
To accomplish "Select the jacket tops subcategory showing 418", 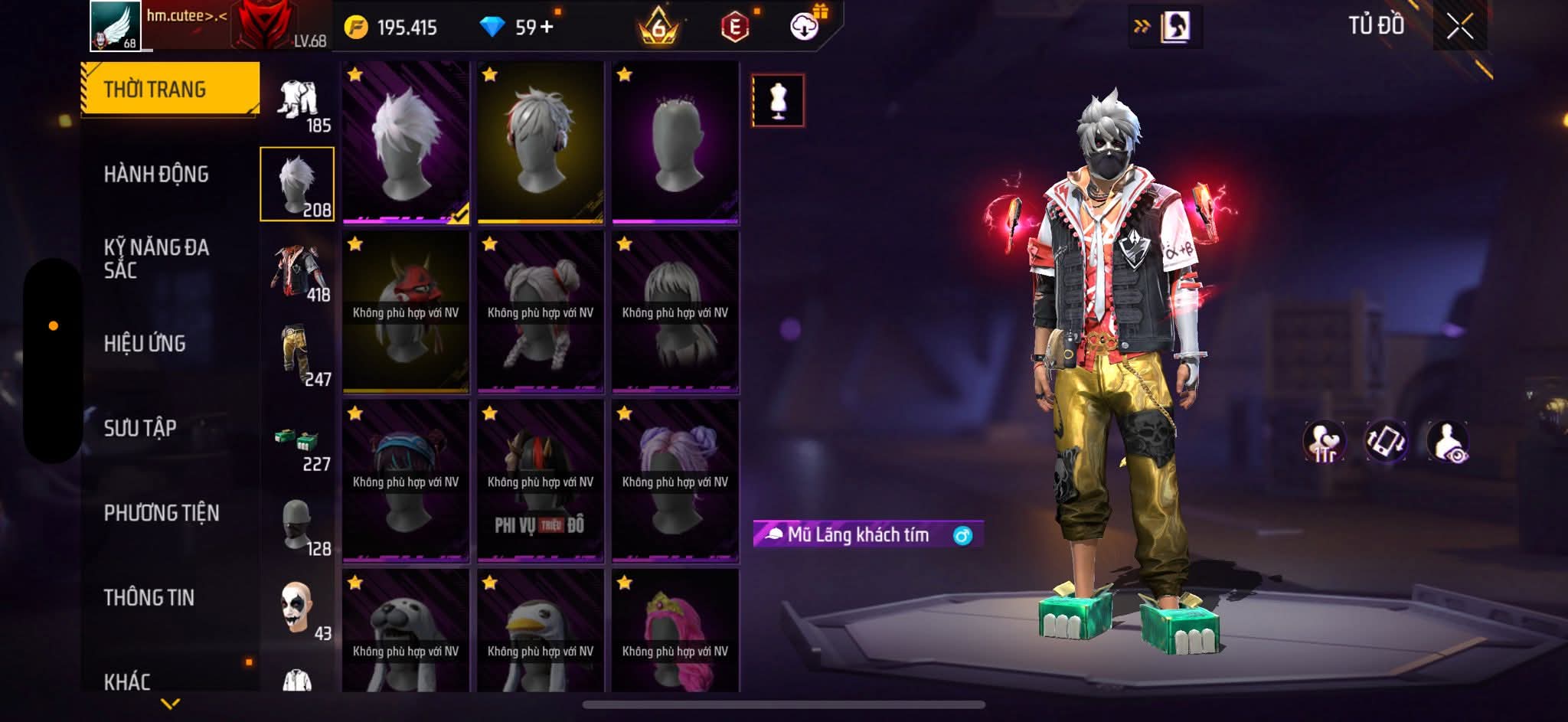I will point(299,273).
